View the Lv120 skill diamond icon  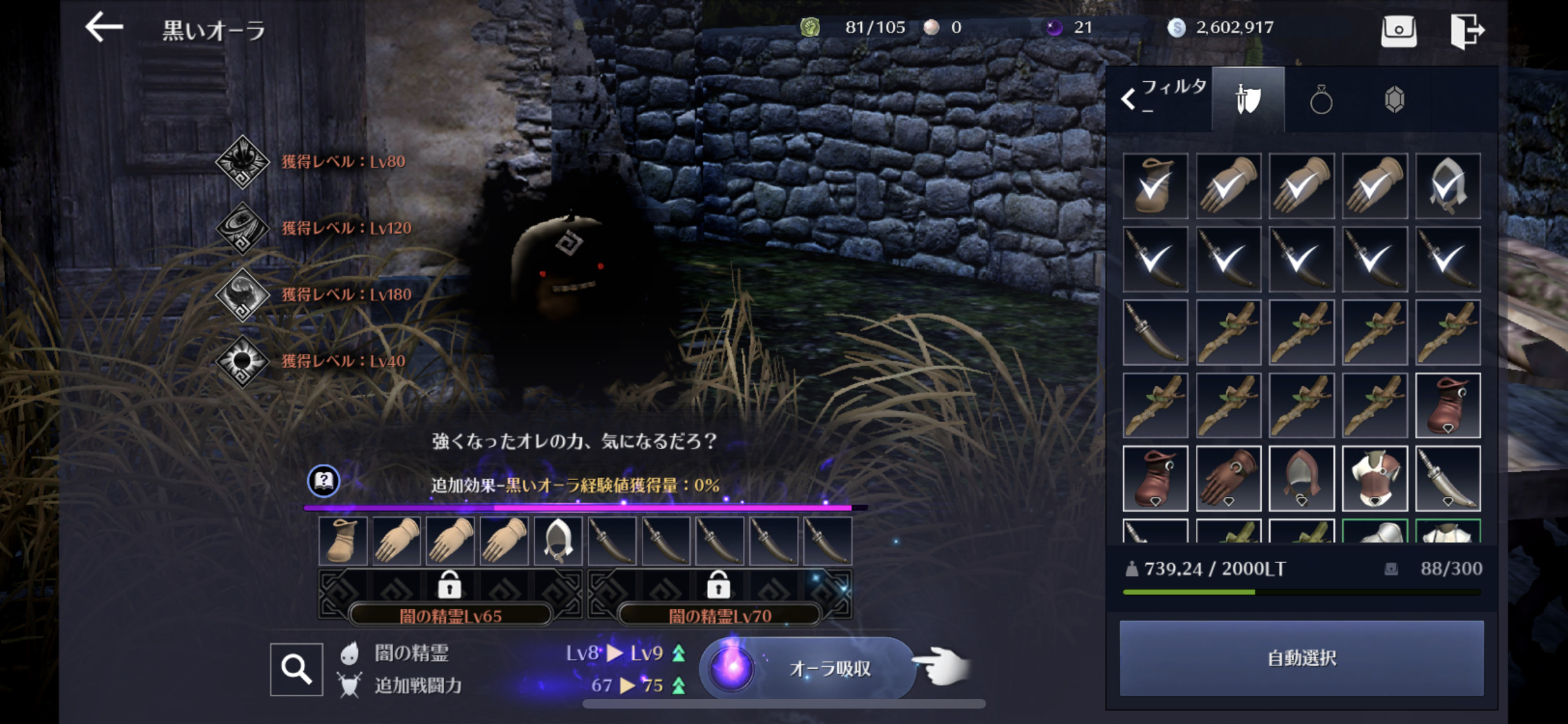[x=242, y=228]
